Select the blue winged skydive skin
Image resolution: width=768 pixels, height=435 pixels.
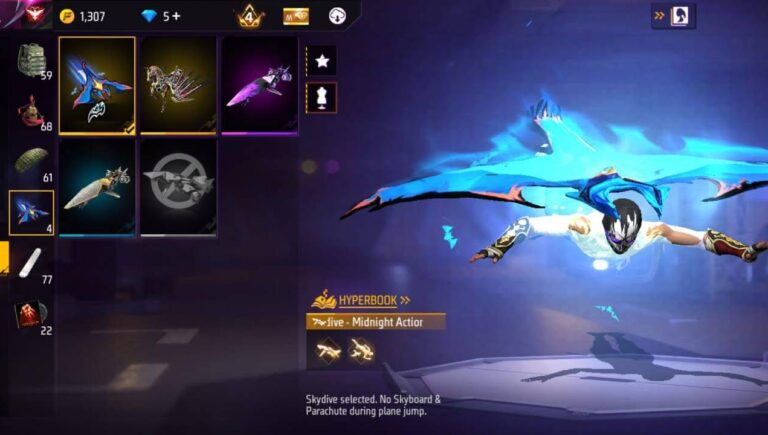97,85
